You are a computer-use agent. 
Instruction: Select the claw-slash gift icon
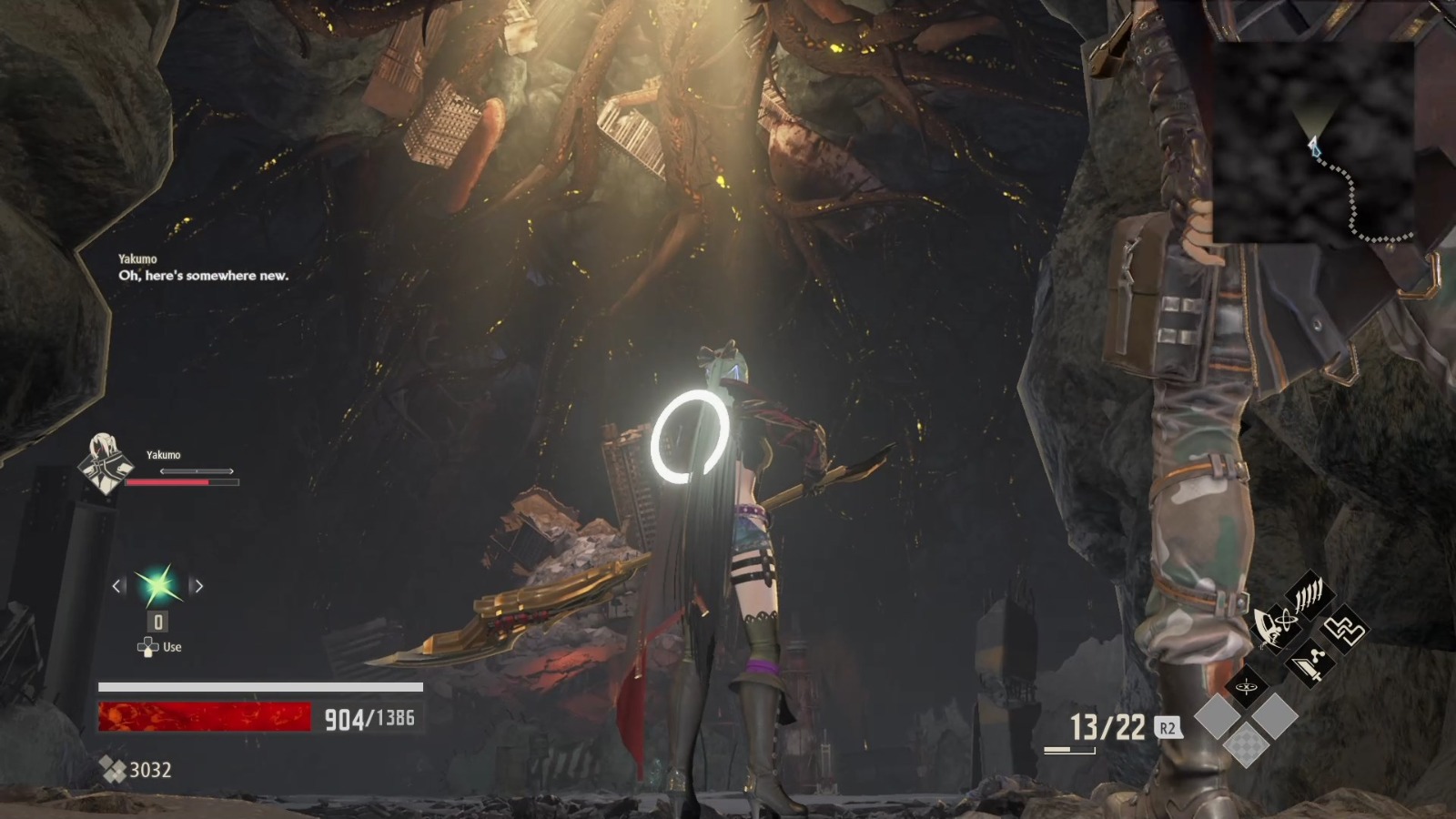point(1309,593)
